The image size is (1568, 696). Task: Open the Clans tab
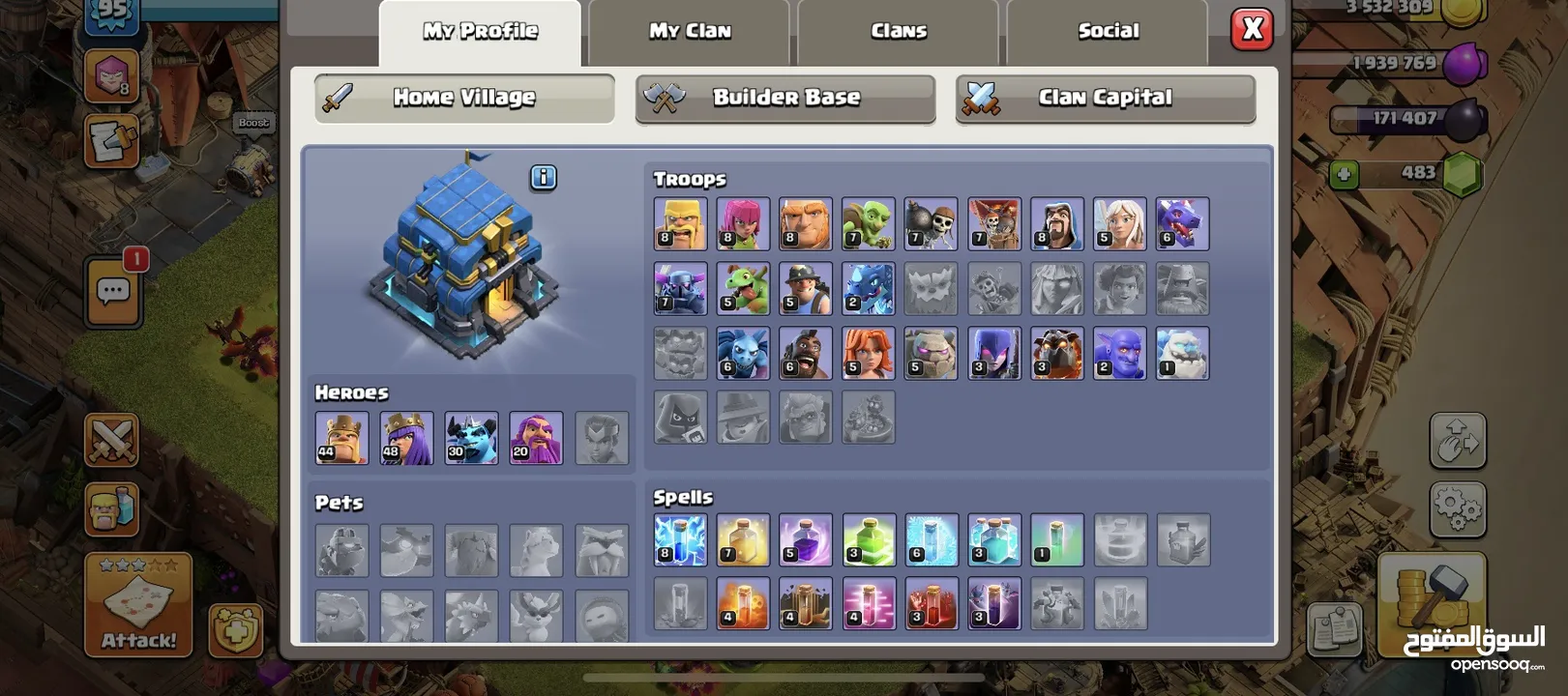click(x=899, y=31)
